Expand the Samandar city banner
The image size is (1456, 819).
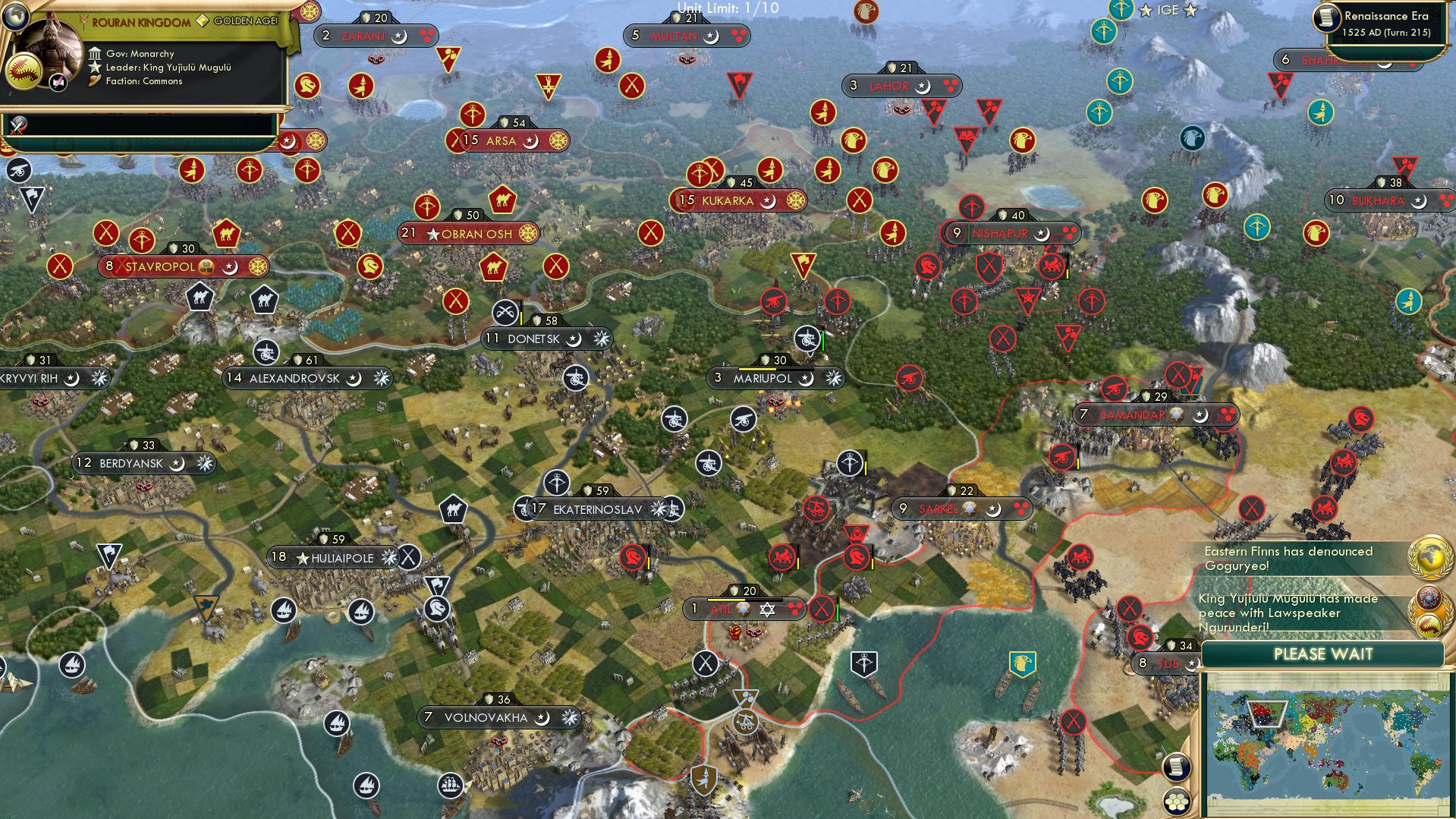pos(1131,415)
